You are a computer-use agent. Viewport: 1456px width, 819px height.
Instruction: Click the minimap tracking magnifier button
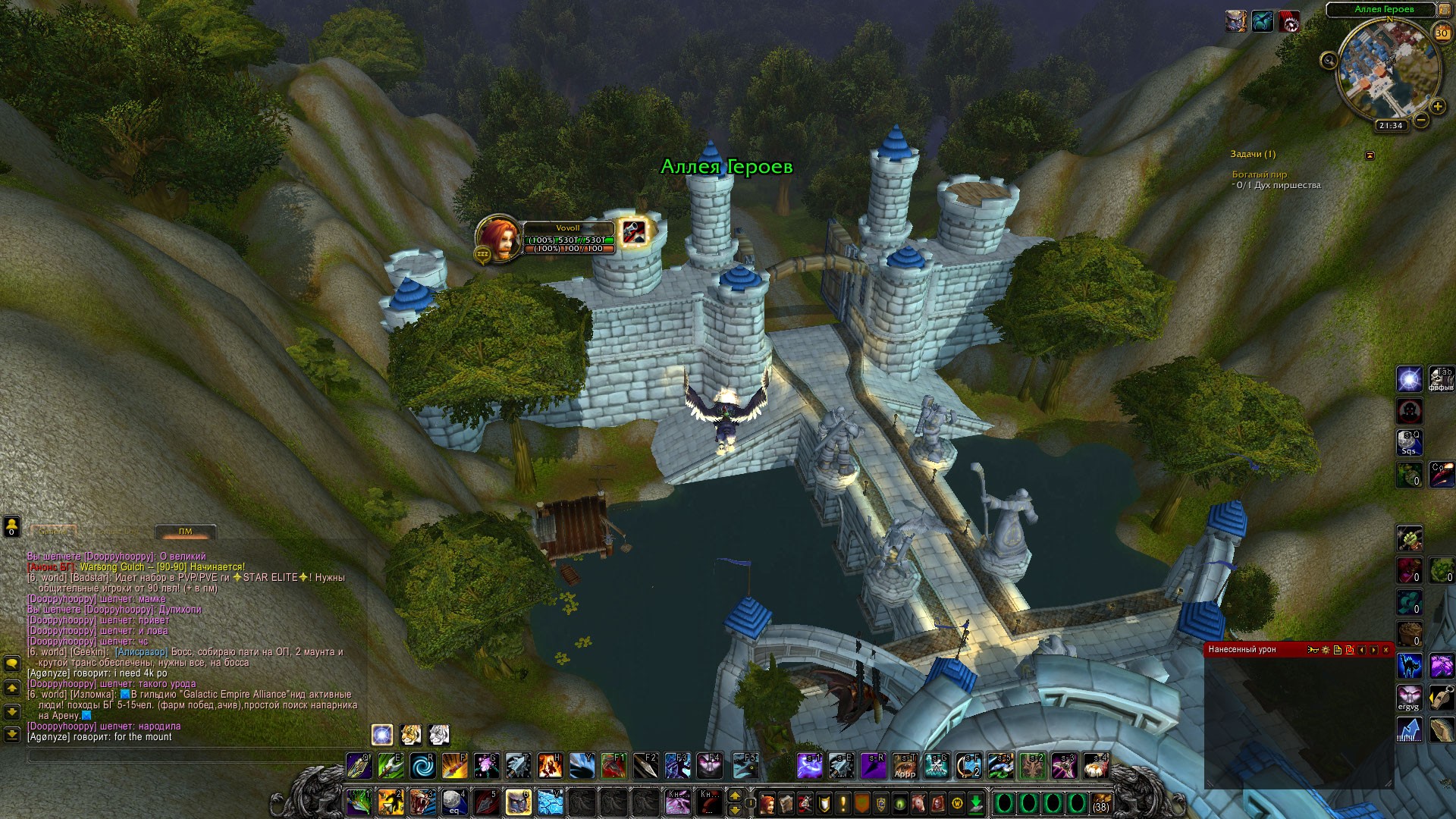click(x=1329, y=61)
